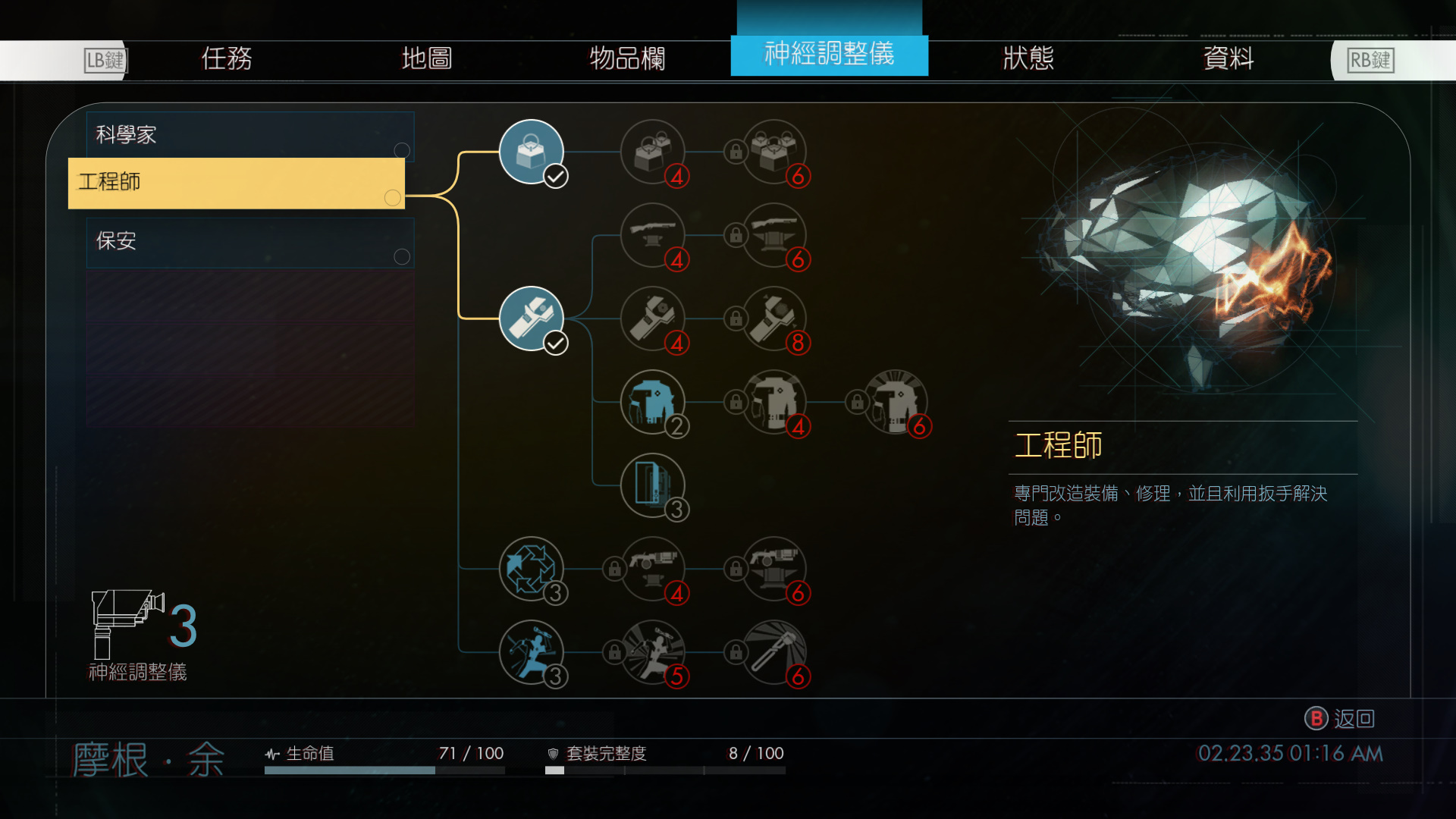Open the 地圖 tab
Screen dimensions: 1456x819
point(426,58)
